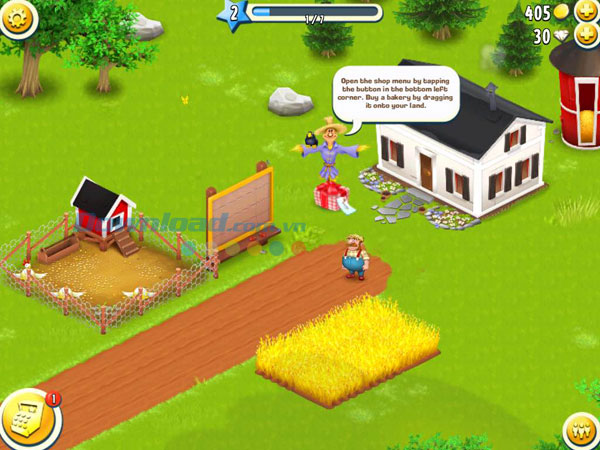
Task: Tap the blue level star
Action: (x=235, y=13)
